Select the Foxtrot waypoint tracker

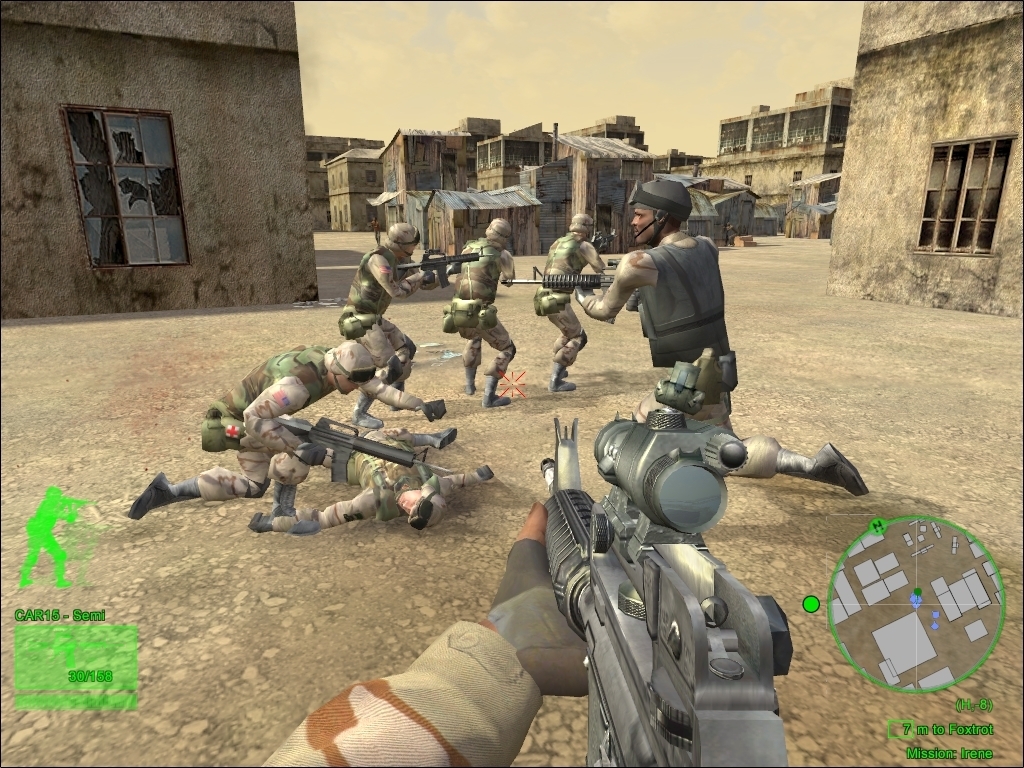[x=941, y=730]
